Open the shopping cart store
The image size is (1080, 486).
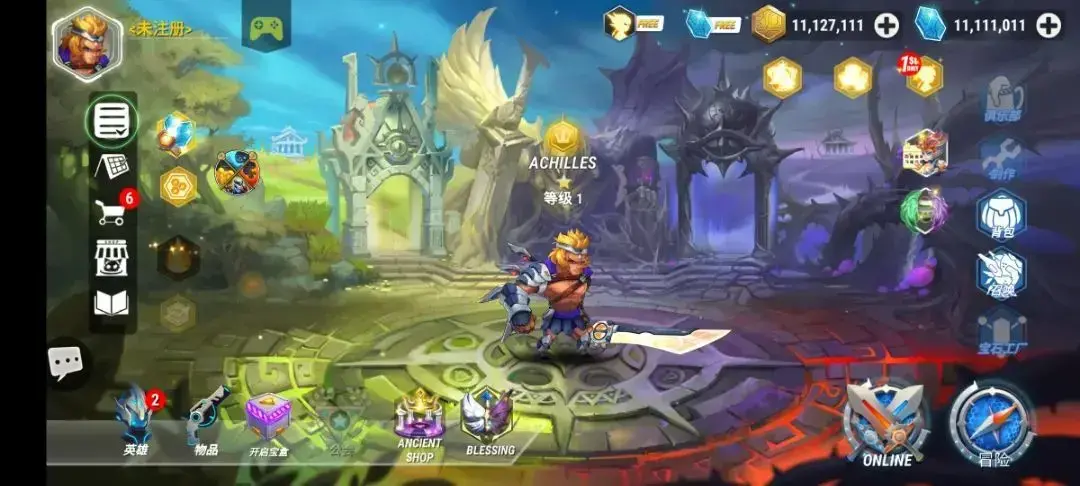113,210
